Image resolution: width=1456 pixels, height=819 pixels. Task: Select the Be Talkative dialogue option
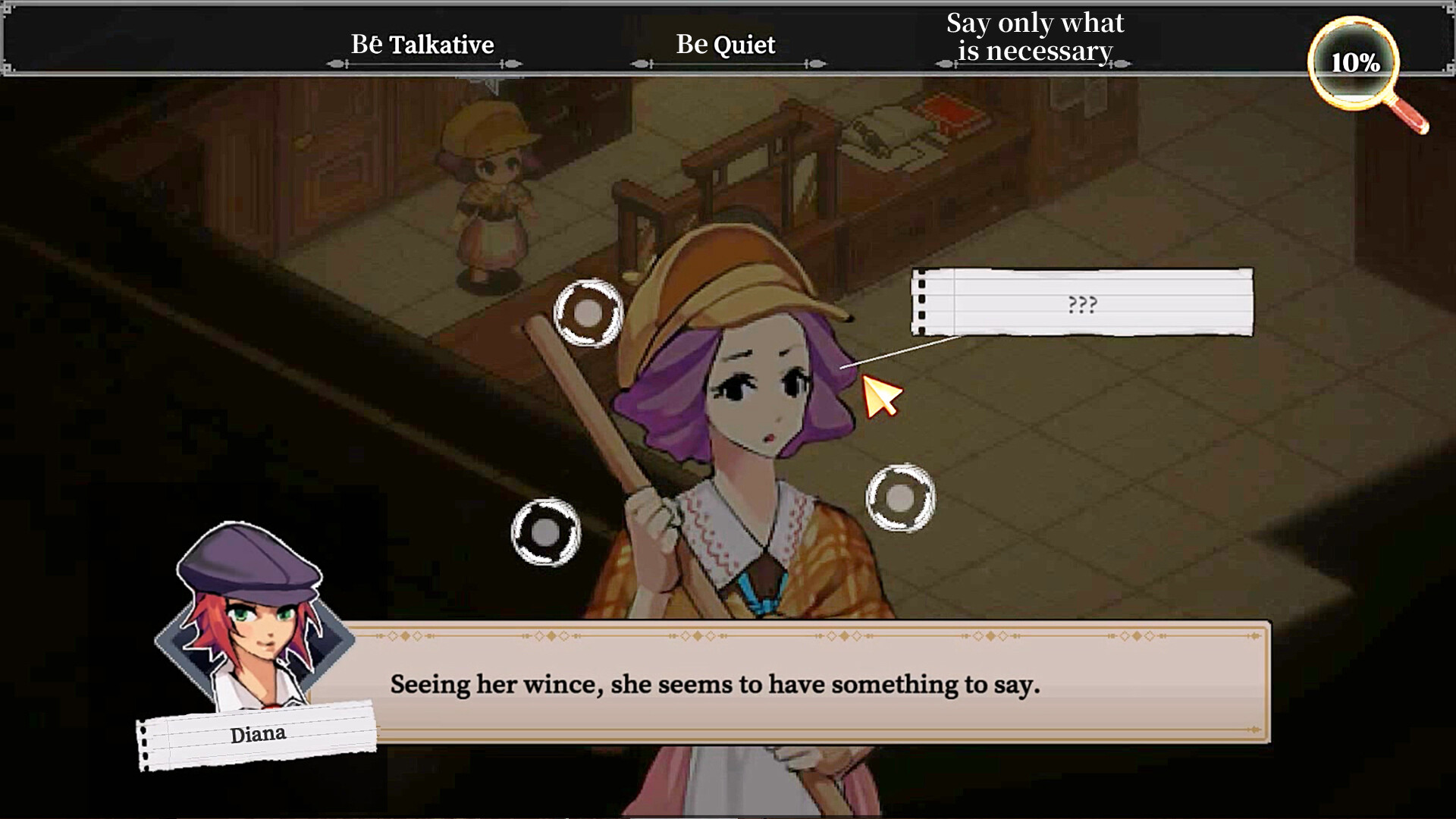pos(423,45)
